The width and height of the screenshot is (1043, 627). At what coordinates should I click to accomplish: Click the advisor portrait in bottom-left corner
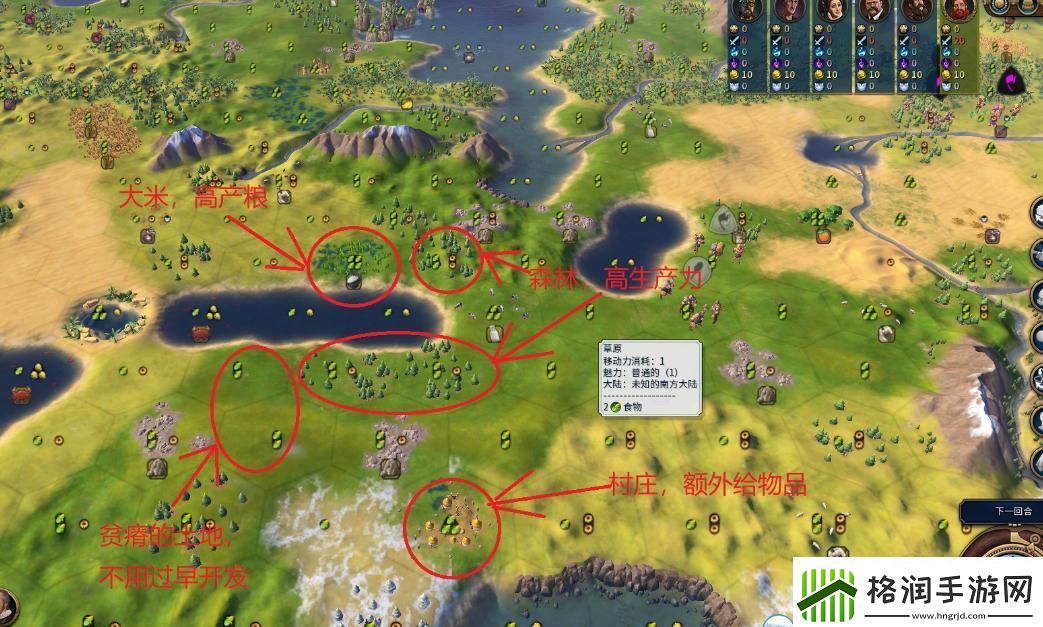6,607
